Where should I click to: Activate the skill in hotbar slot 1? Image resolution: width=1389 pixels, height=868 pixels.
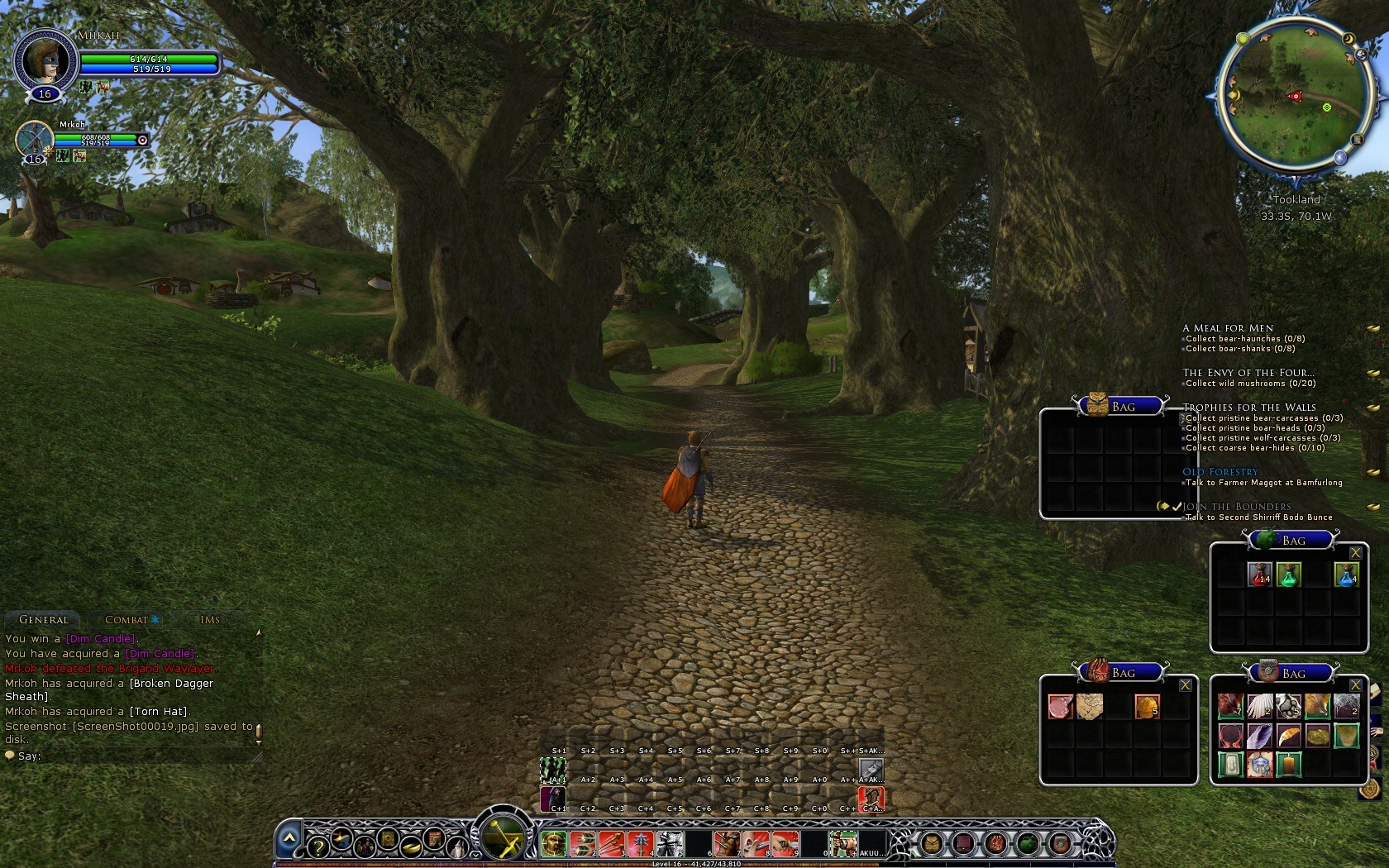pyautogui.click(x=555, y=842)
